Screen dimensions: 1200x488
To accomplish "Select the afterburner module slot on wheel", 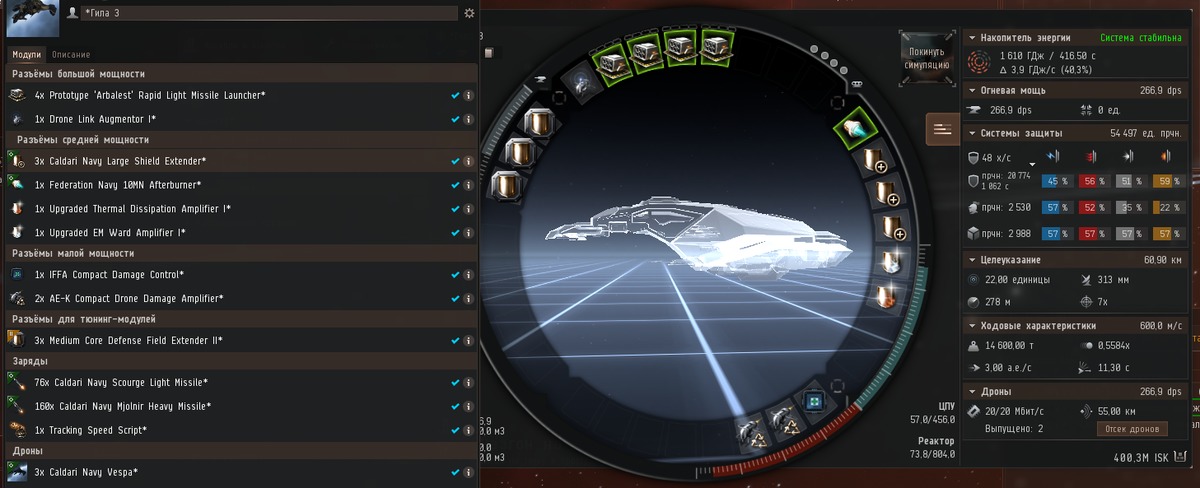I will (x=856, y=127).
